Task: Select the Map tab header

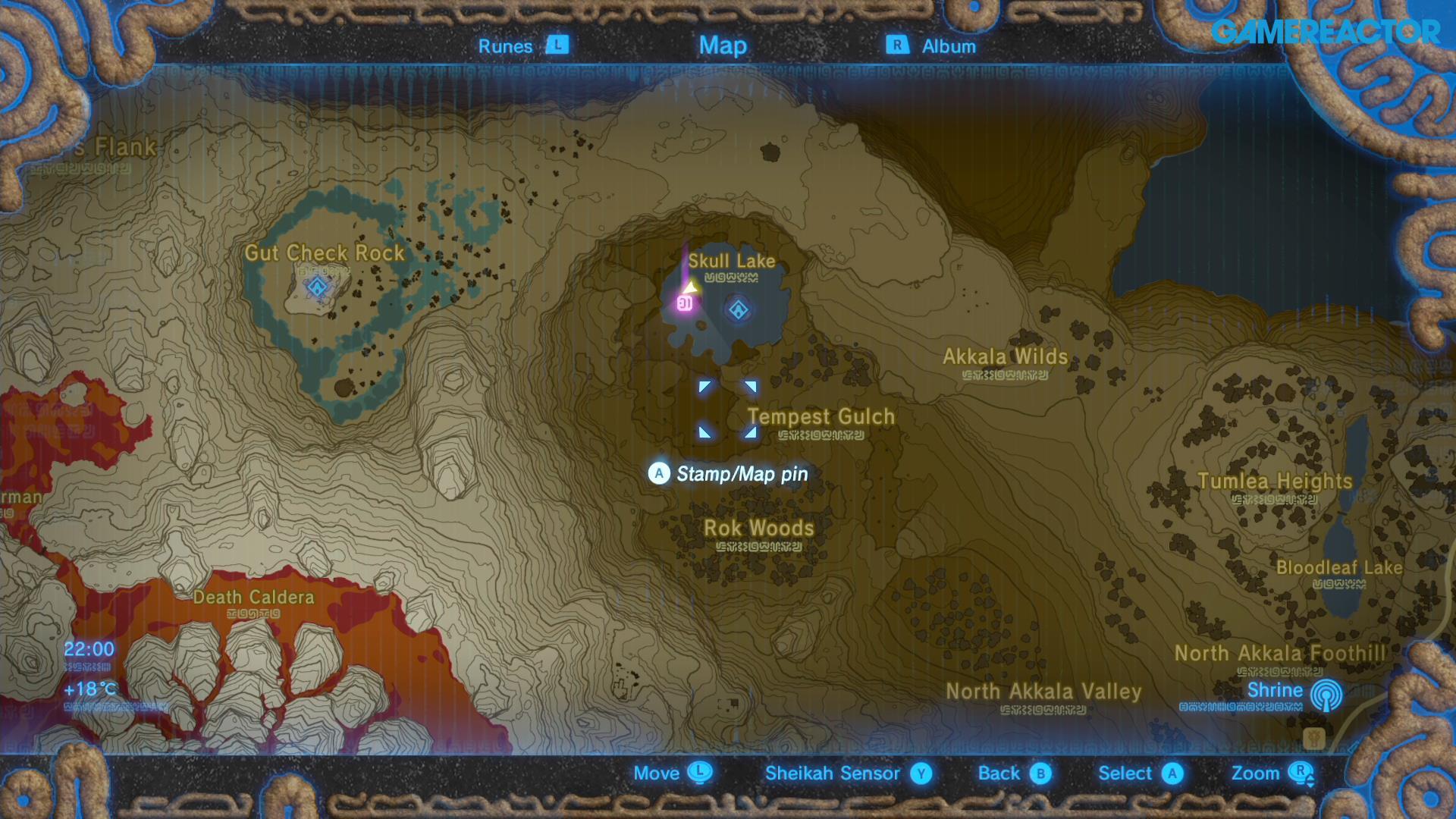Action: 723,45
